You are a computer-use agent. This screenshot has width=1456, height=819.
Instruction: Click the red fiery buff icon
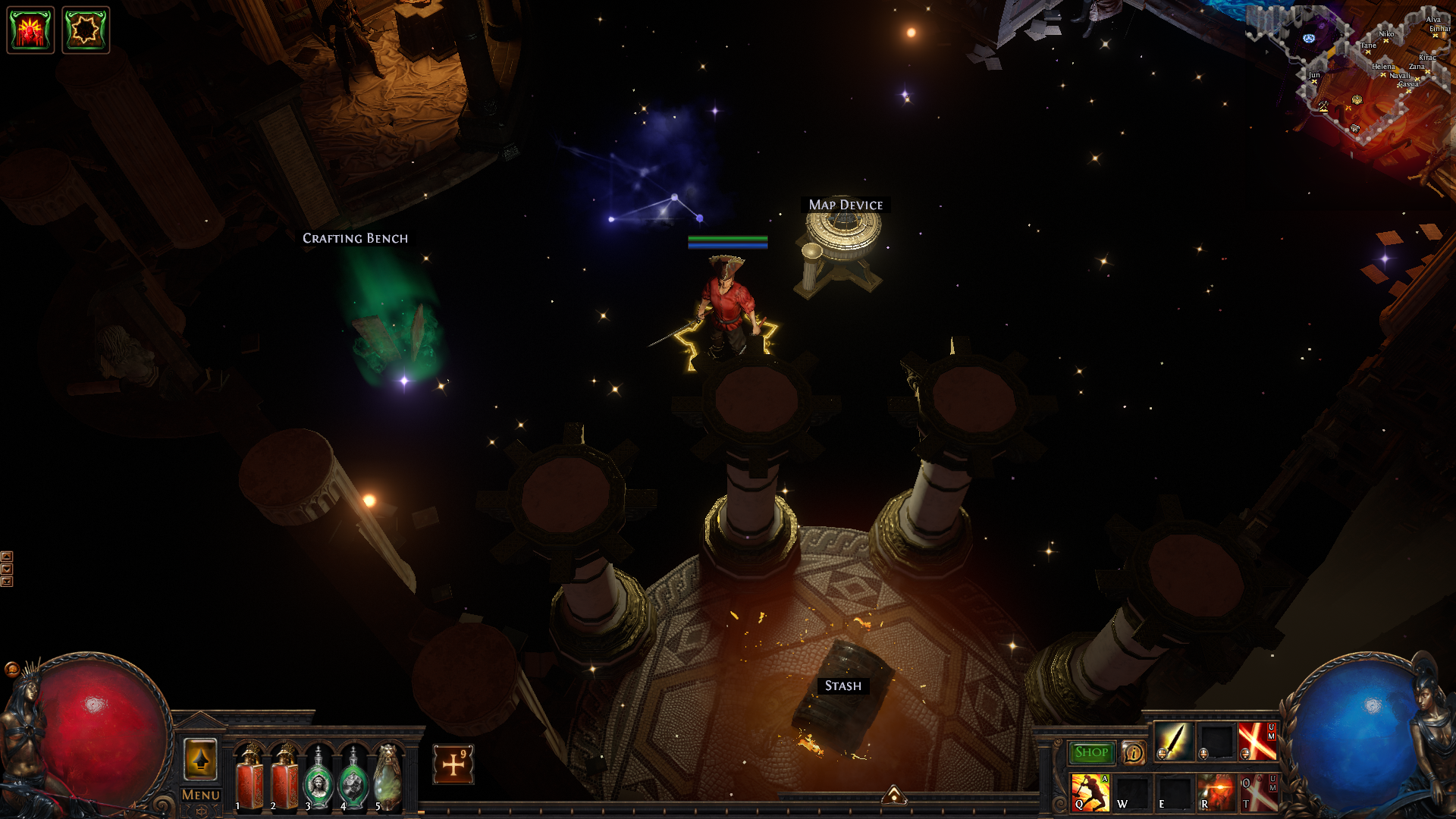click(x=30, y=30)
